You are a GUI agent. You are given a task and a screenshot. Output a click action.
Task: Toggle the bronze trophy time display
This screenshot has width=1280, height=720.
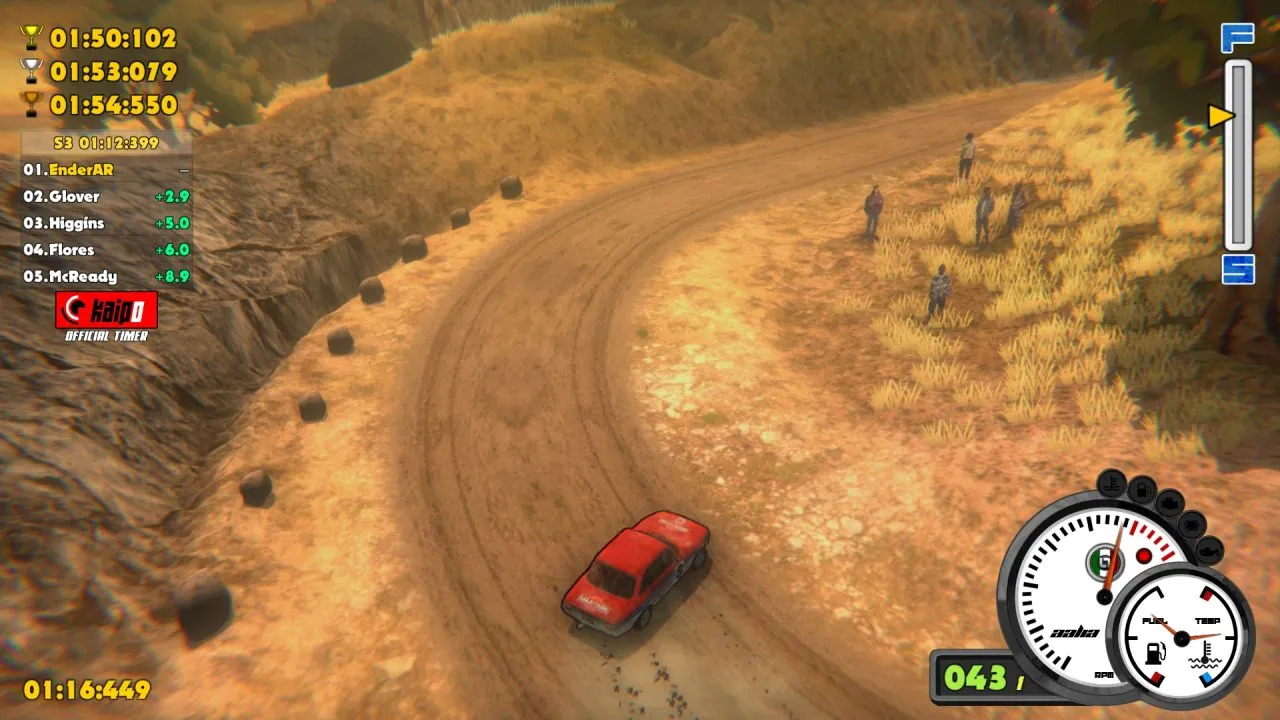point(32,102)
